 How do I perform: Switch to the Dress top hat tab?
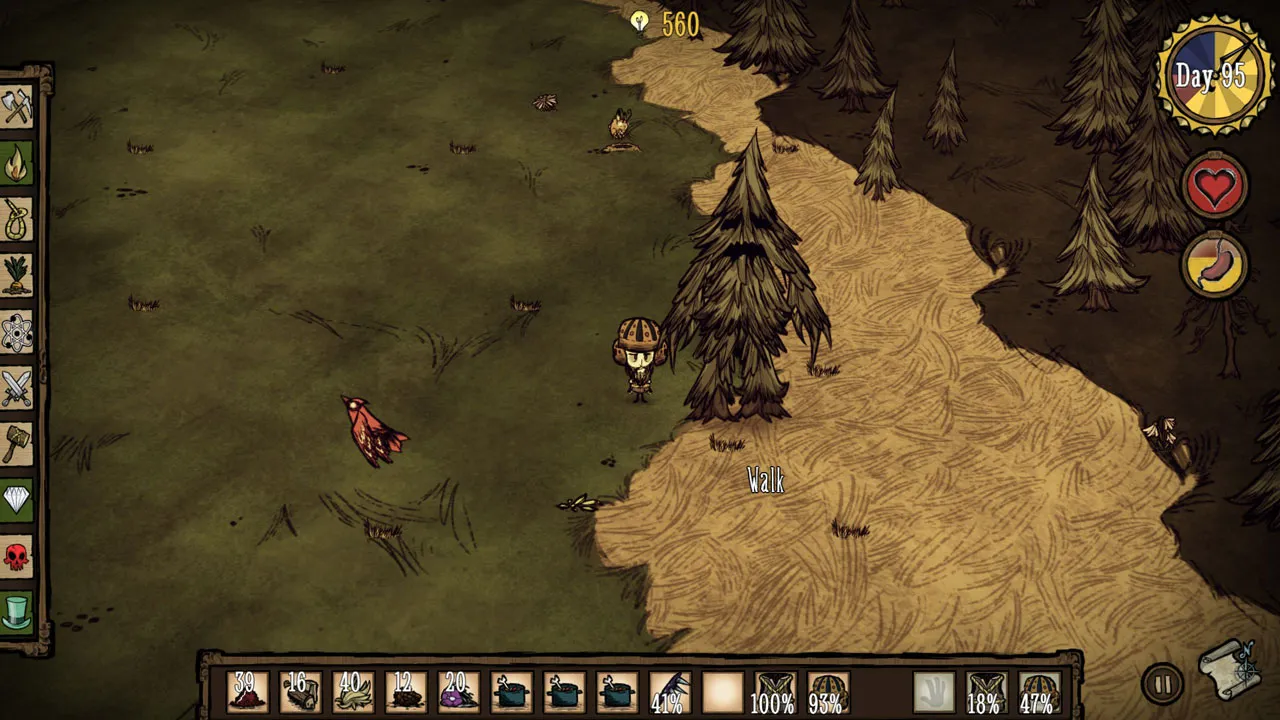pyautogui.click(x=17, y=612)
